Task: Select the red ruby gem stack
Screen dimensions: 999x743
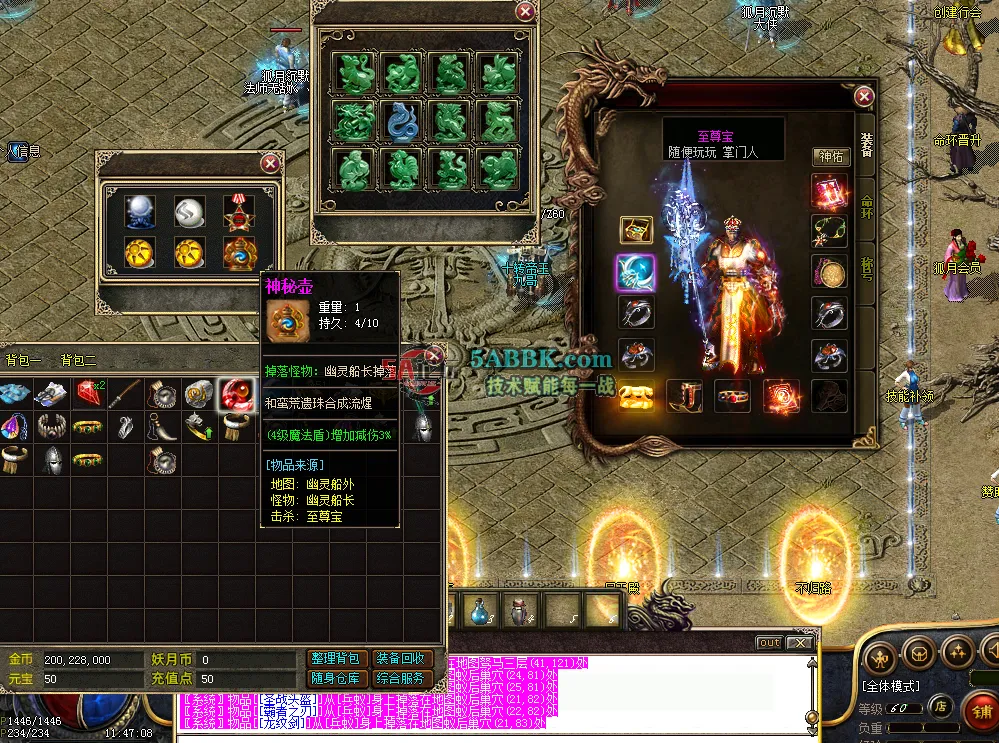Action: click(x=88, y=392)
